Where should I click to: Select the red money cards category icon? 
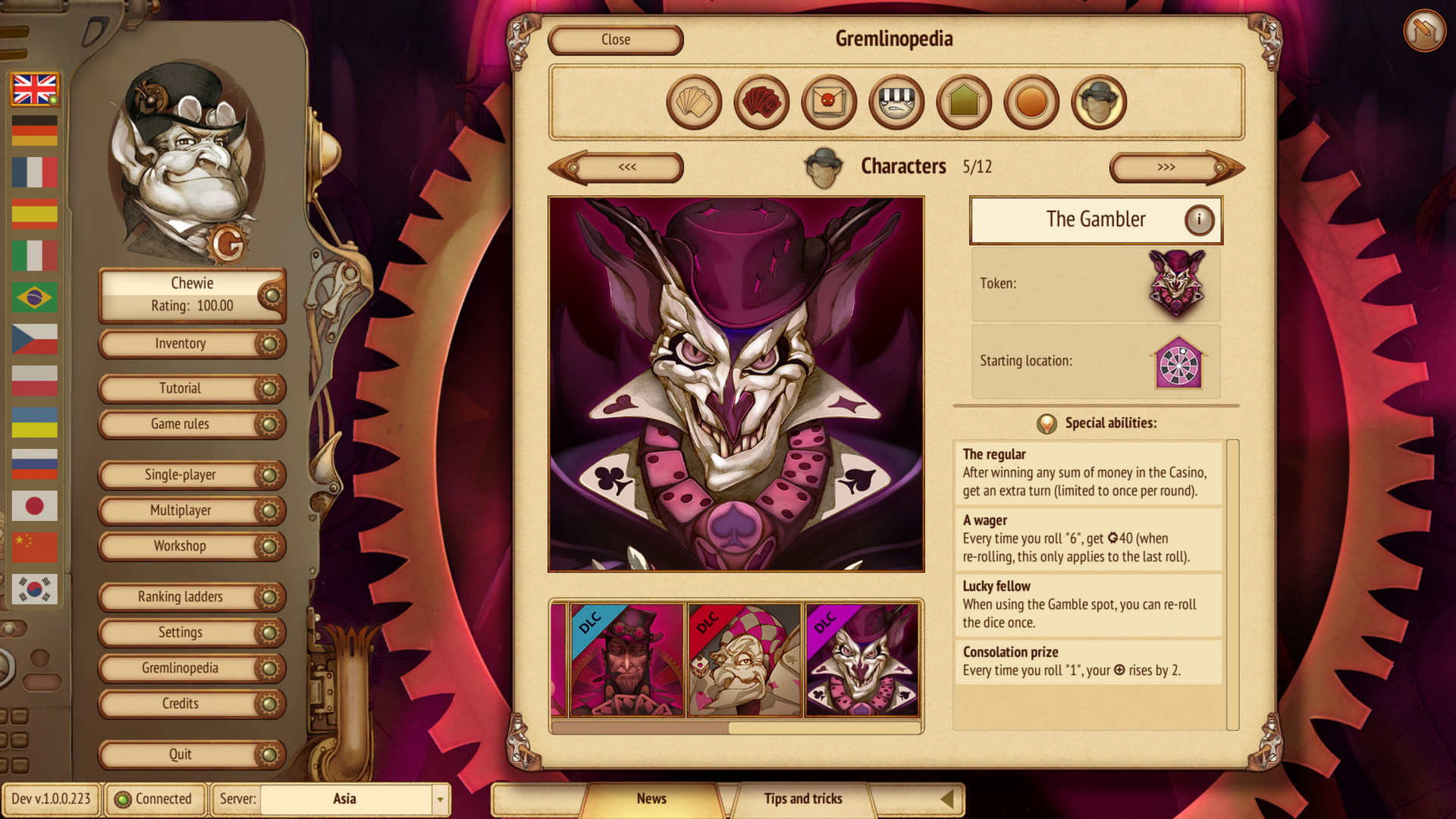(x=761, y=102)
